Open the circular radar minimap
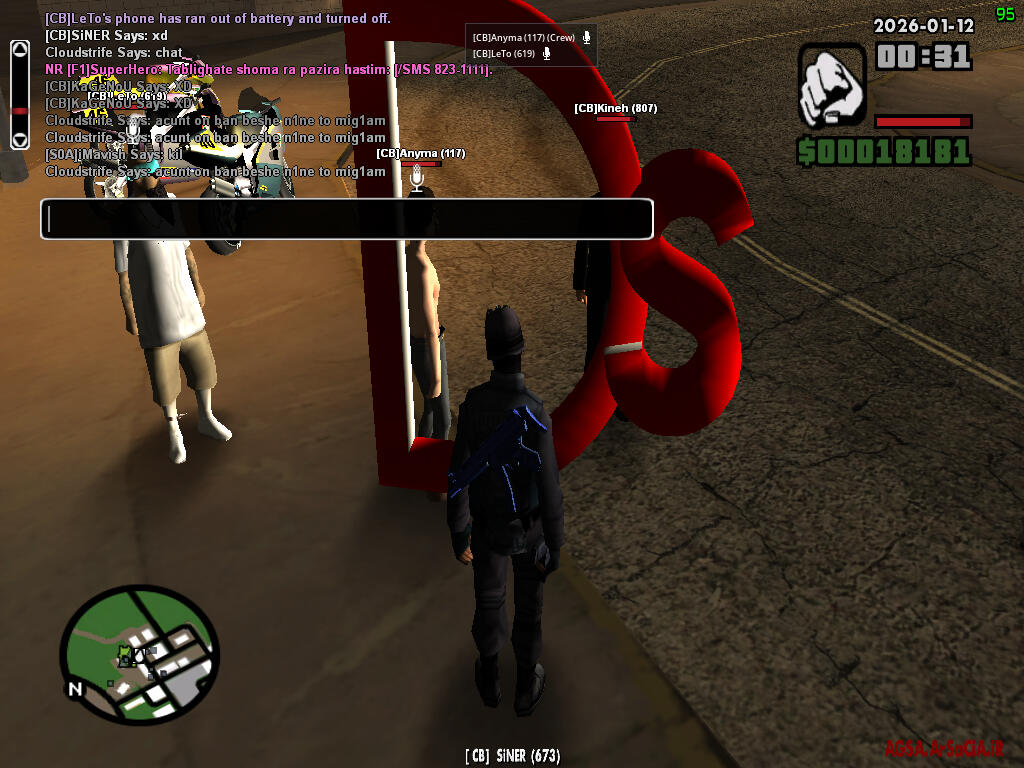The image size is (1024, 768). tap(140, 652)
